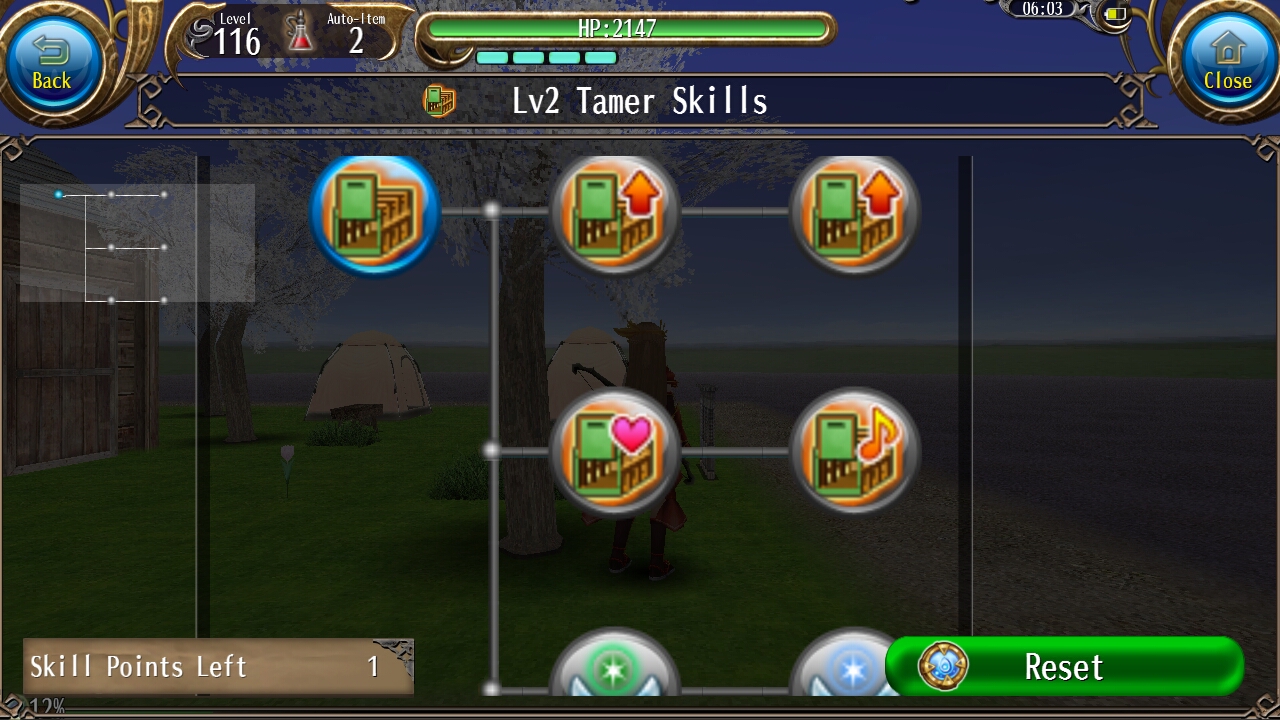Select the music note Taming skill node
The image size is (1280, 720).
[x=854, y=452]
